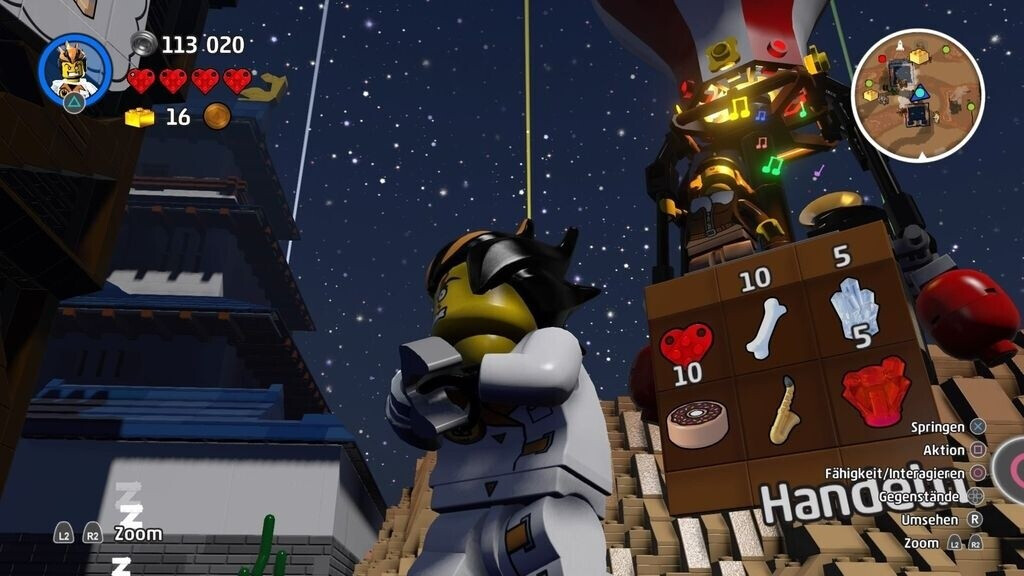Select the saxophone trade item
This screenshot has height=576, width=1024.
click(783, 408)
